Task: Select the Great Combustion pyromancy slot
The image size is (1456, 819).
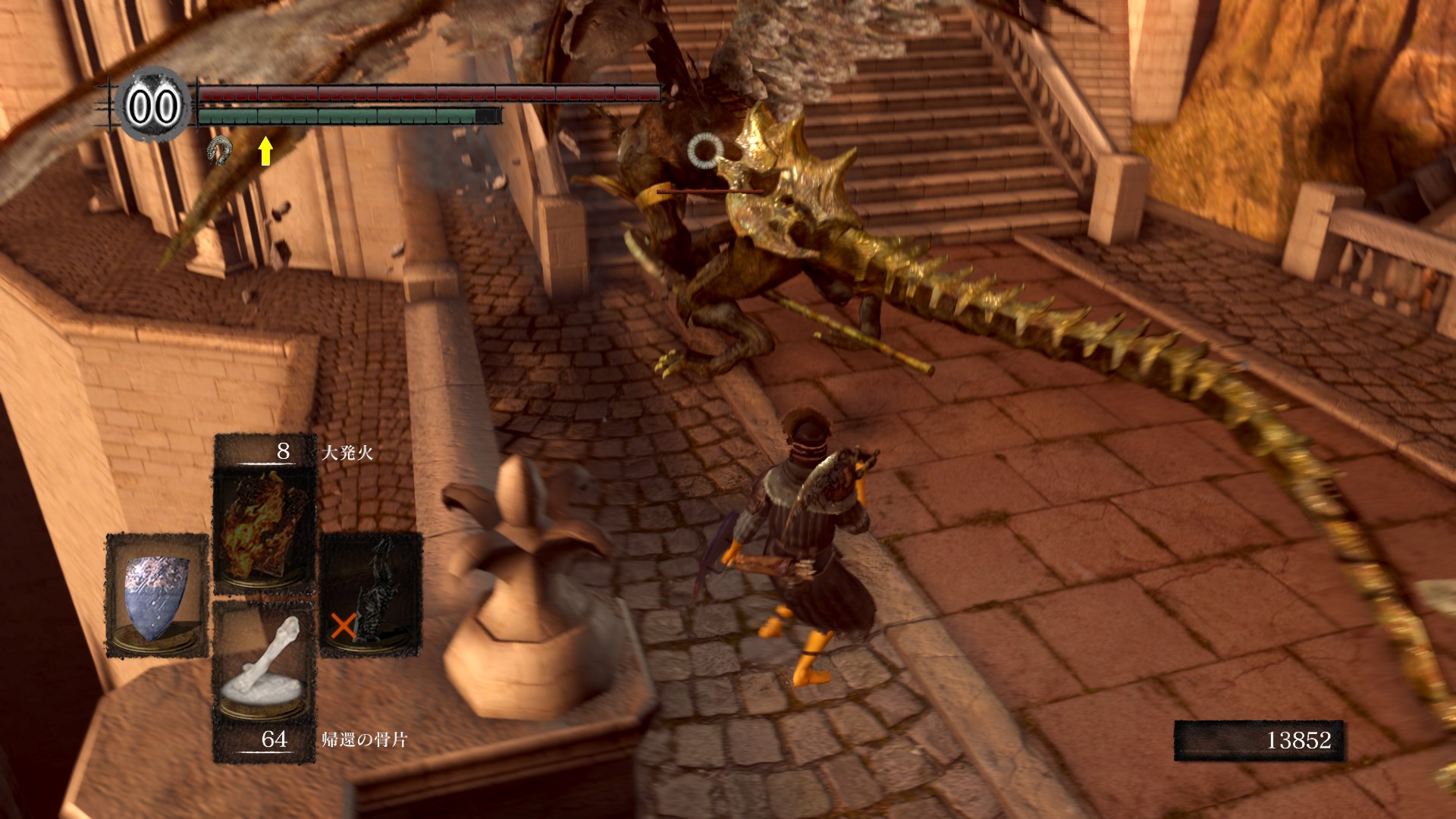Action: (x=264, y=528)
